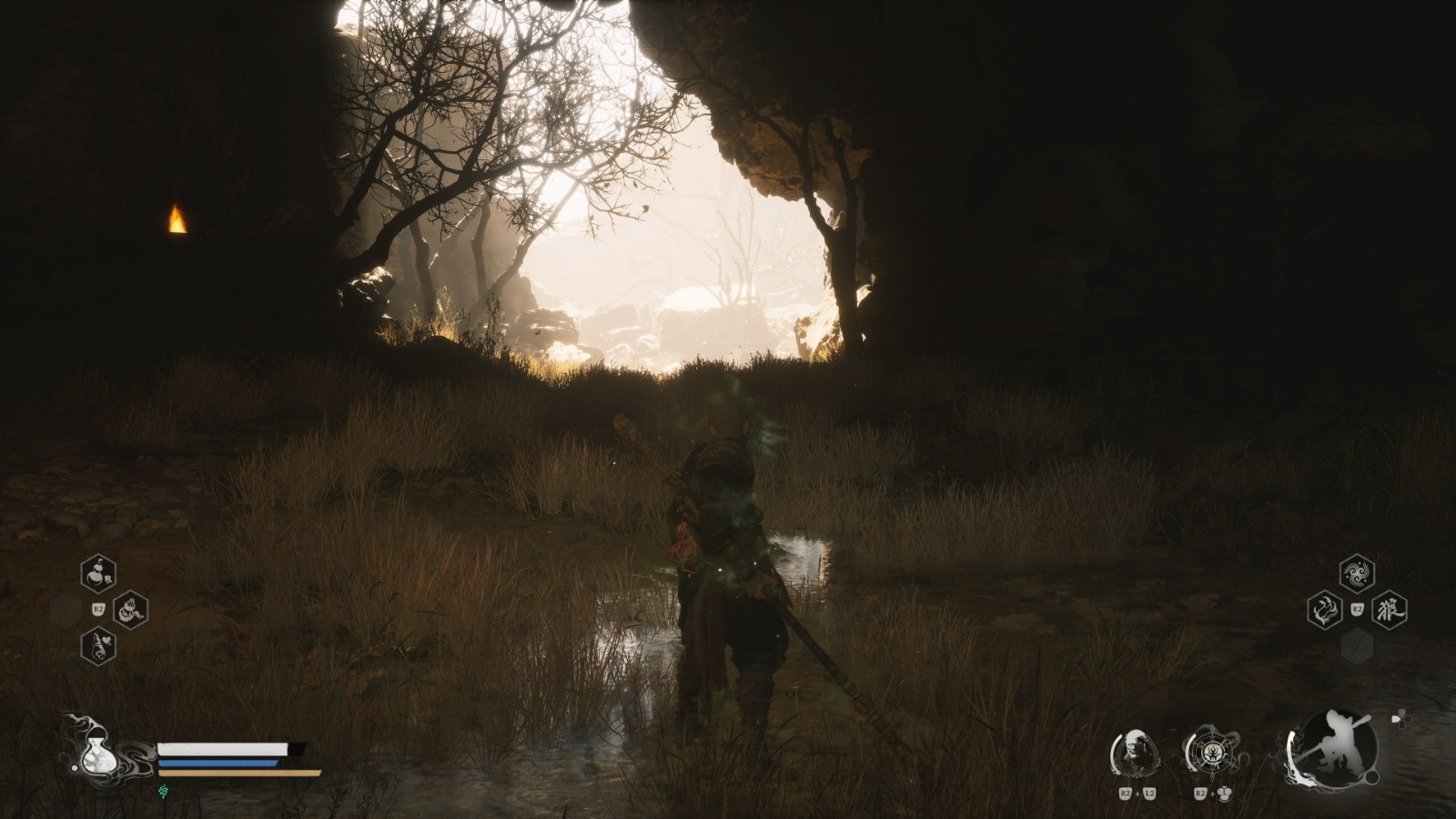The height and width of the screenshot is (819, 1456).
Task: Toggle the dimmed empty hexagon slot below the spell wheel
Action: 1357,644
